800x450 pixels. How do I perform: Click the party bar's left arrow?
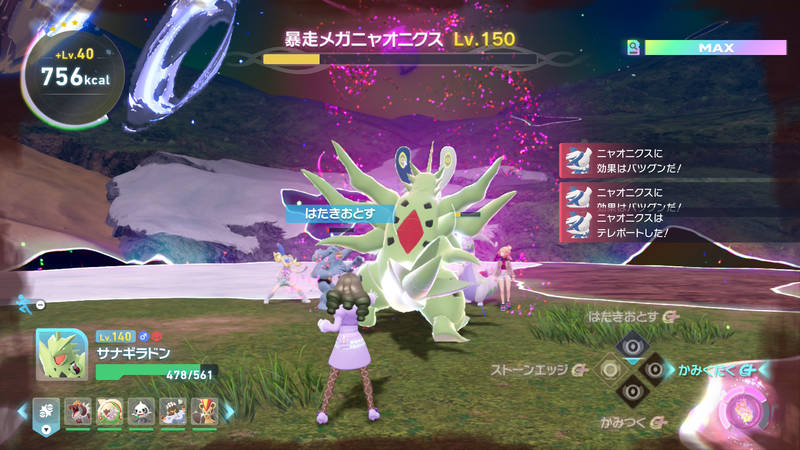(x=21, y=410)
